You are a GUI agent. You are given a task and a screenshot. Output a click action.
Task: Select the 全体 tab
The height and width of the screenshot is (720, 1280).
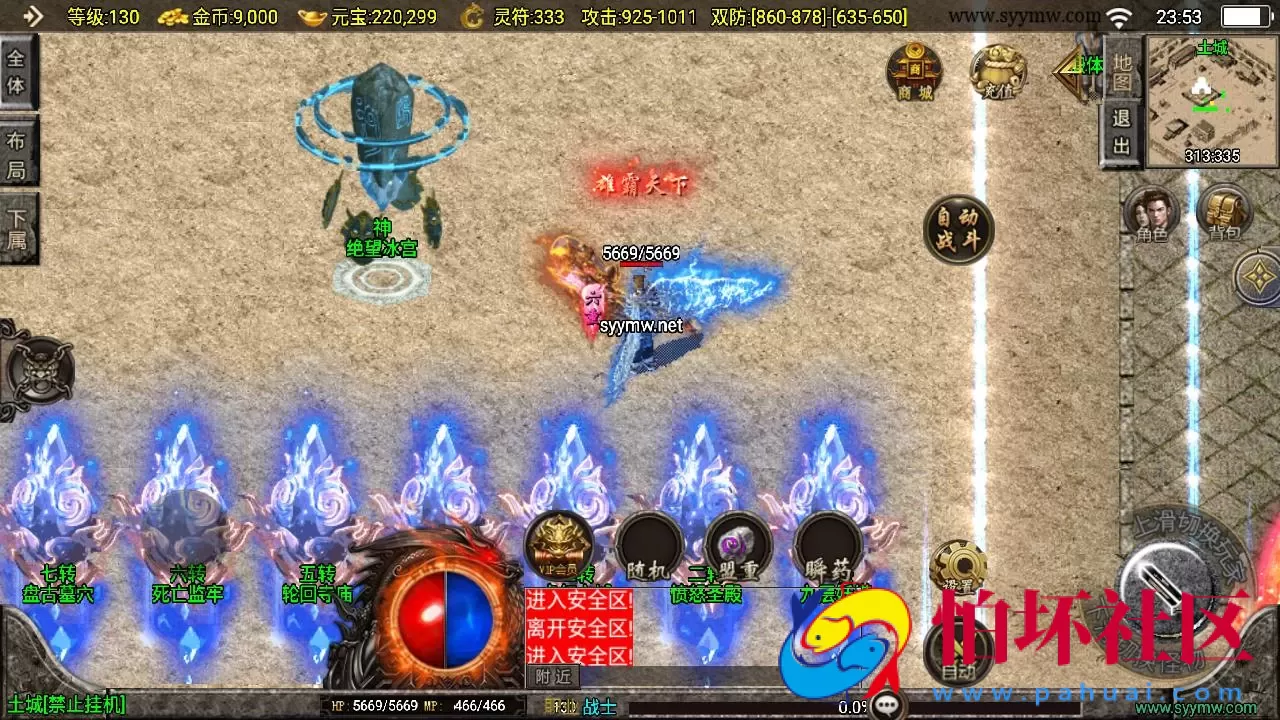[17, 72]
